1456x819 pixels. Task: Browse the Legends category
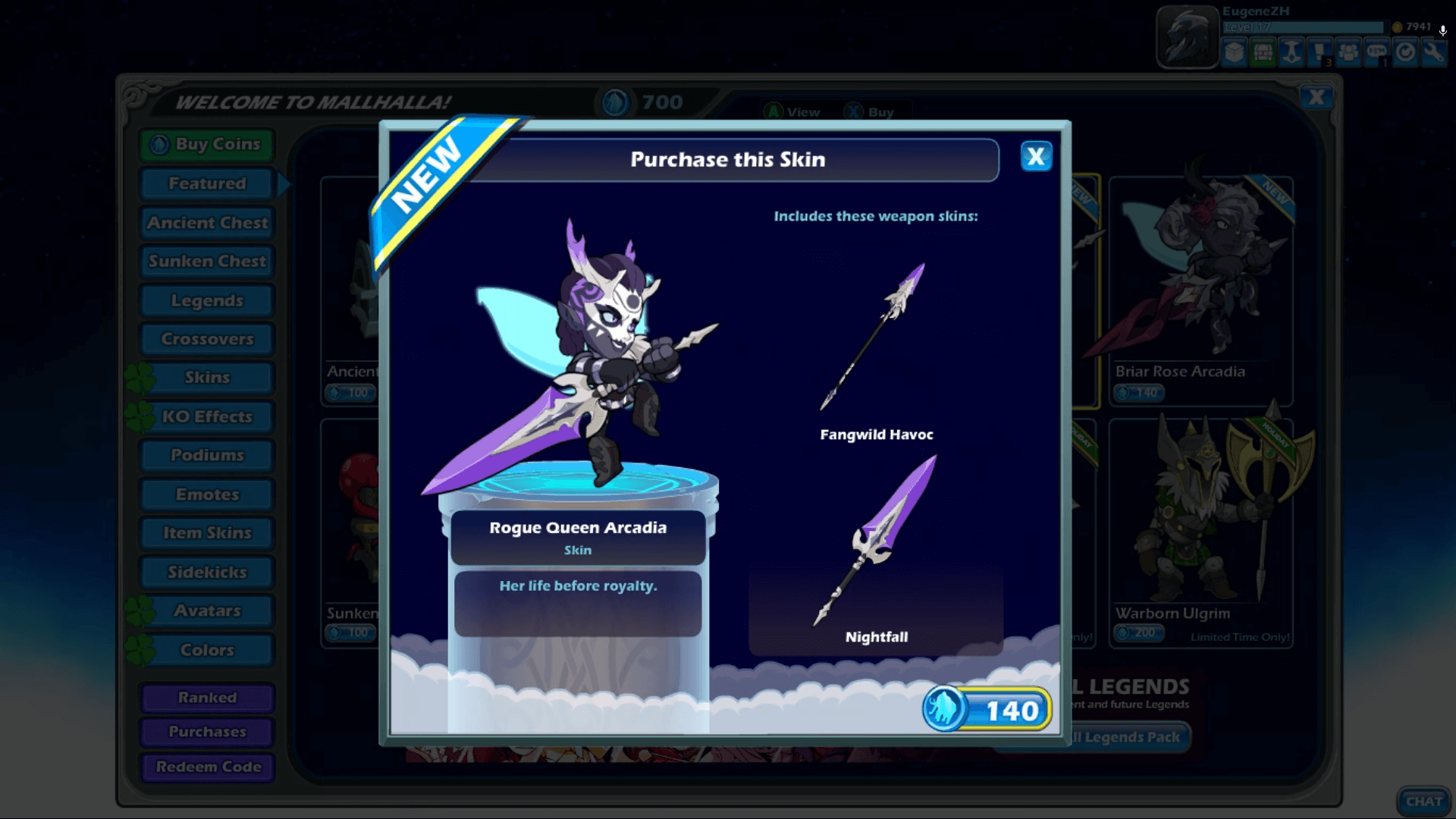pos(207,301)
